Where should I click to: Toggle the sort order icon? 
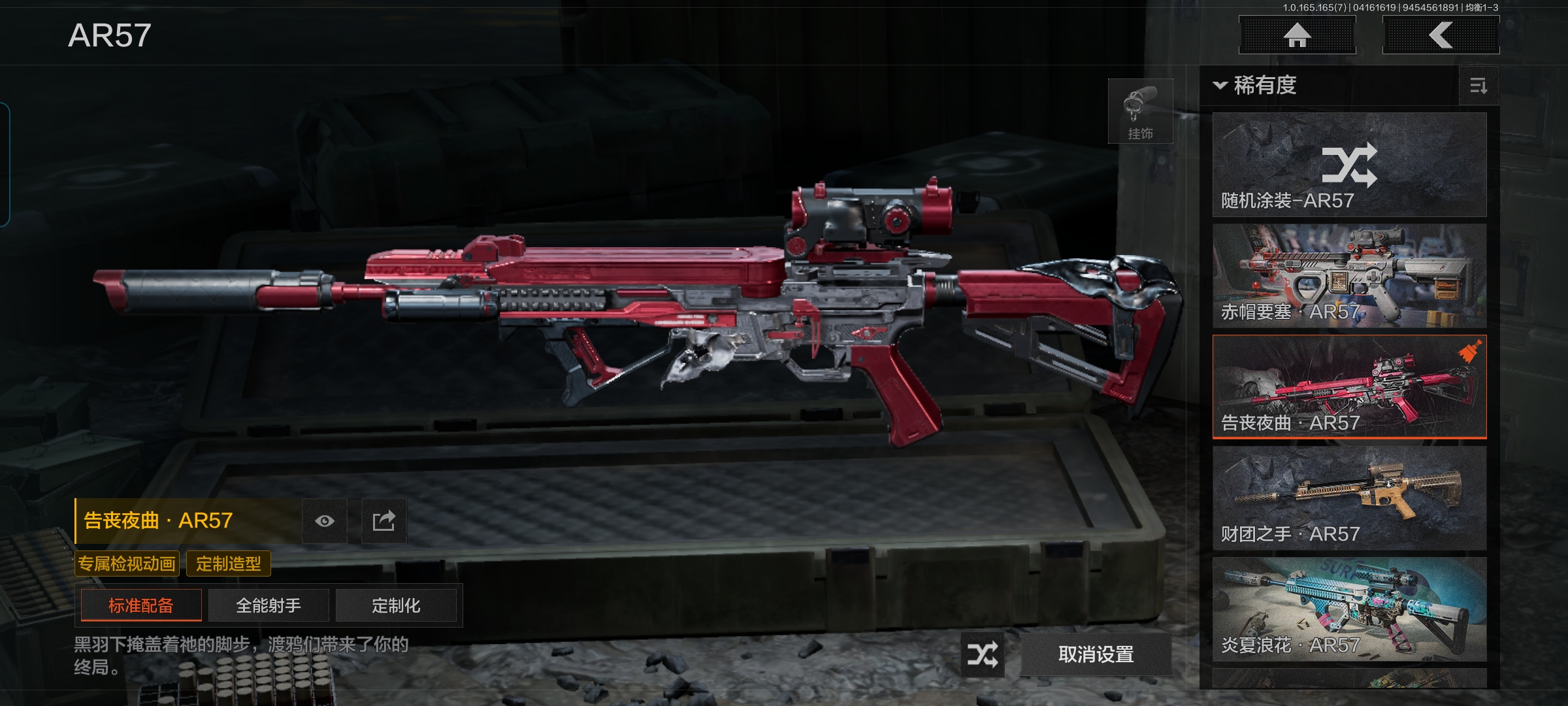coord(1478,86)
